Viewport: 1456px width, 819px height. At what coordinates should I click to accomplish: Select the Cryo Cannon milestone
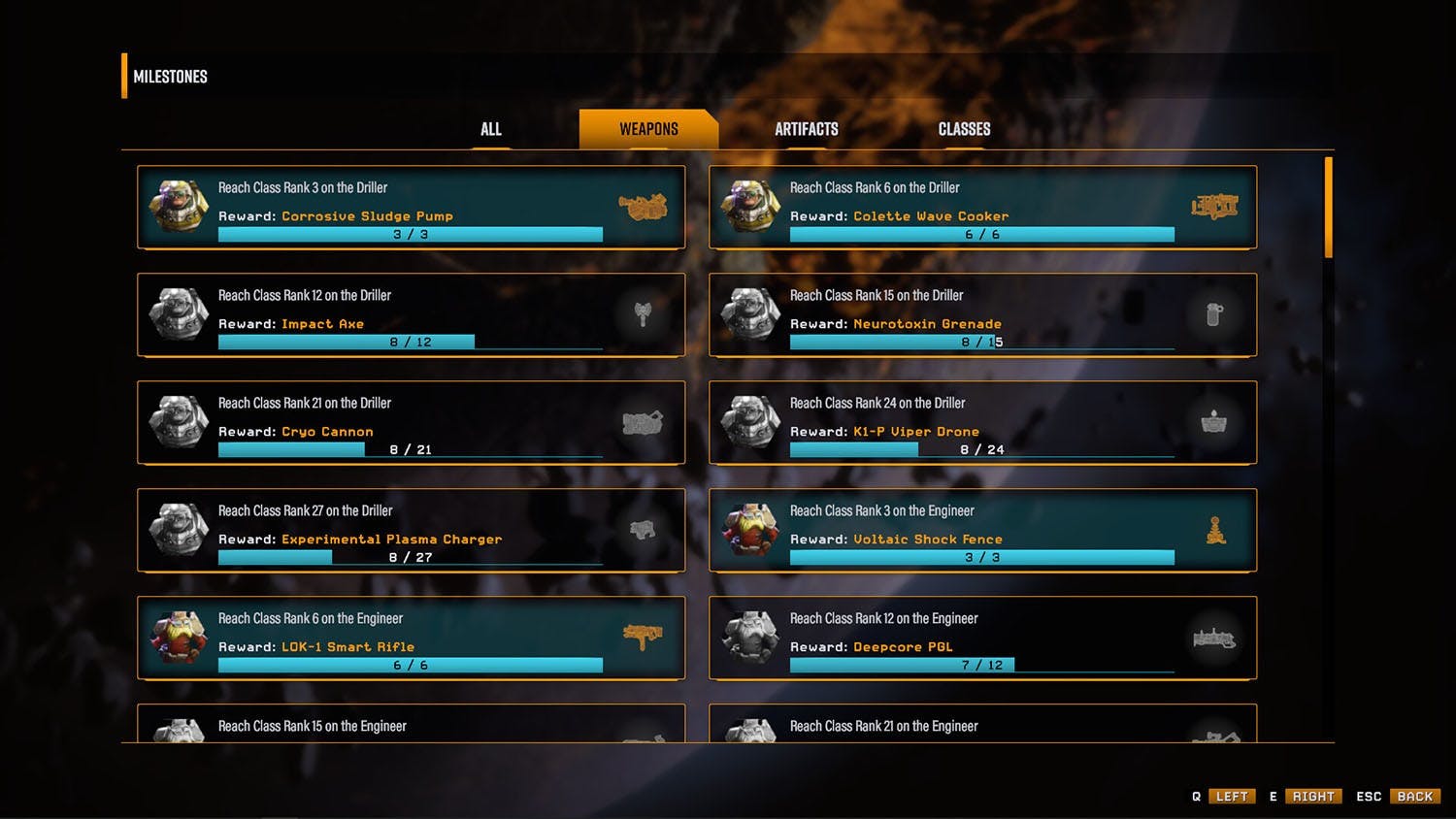click(411, 422)
